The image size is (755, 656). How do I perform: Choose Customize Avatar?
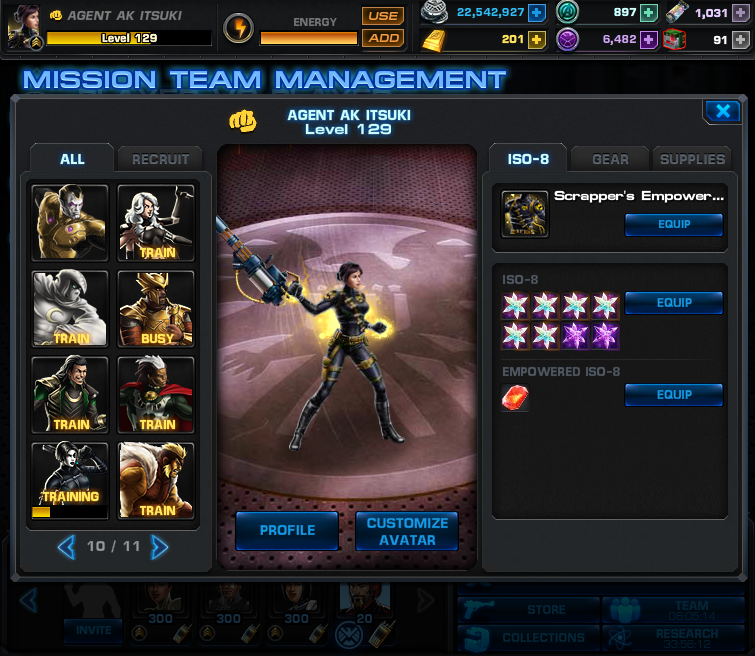(x=407, y=531)
